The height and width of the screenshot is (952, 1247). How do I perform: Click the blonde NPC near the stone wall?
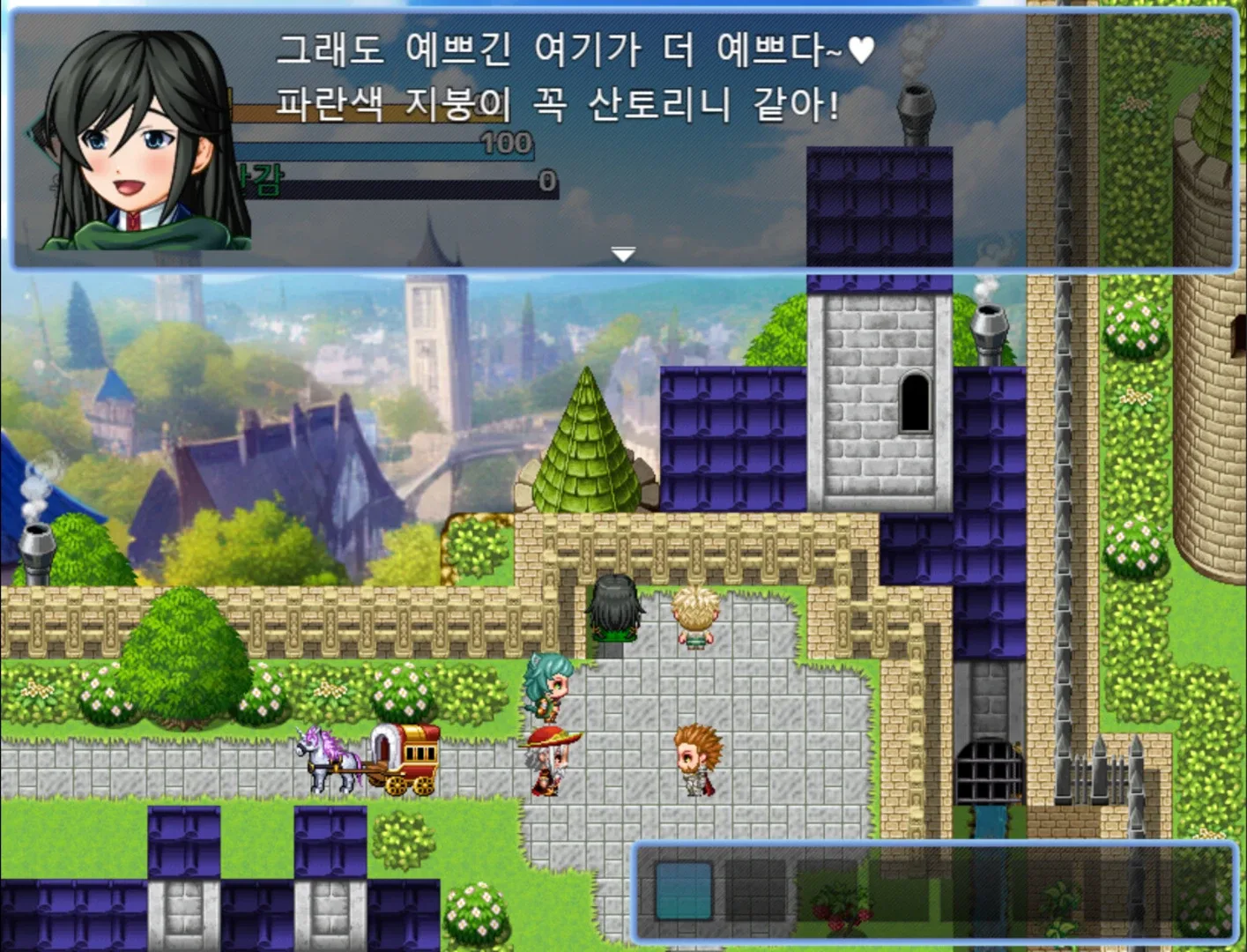[x=696, y=617]
